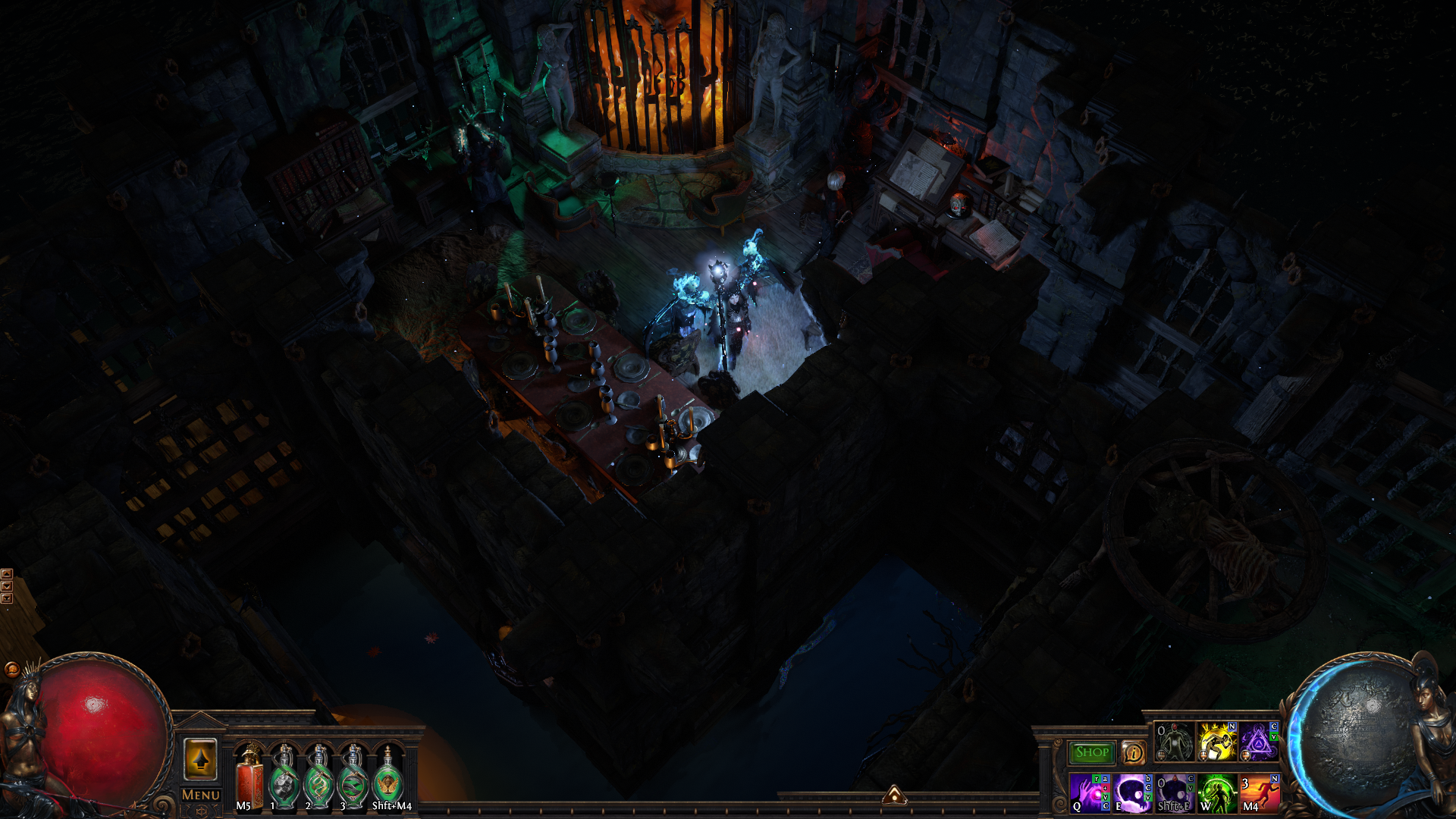Click the orange info speech-bubble button
The image size is (1456, 819).
point(1134,753)
